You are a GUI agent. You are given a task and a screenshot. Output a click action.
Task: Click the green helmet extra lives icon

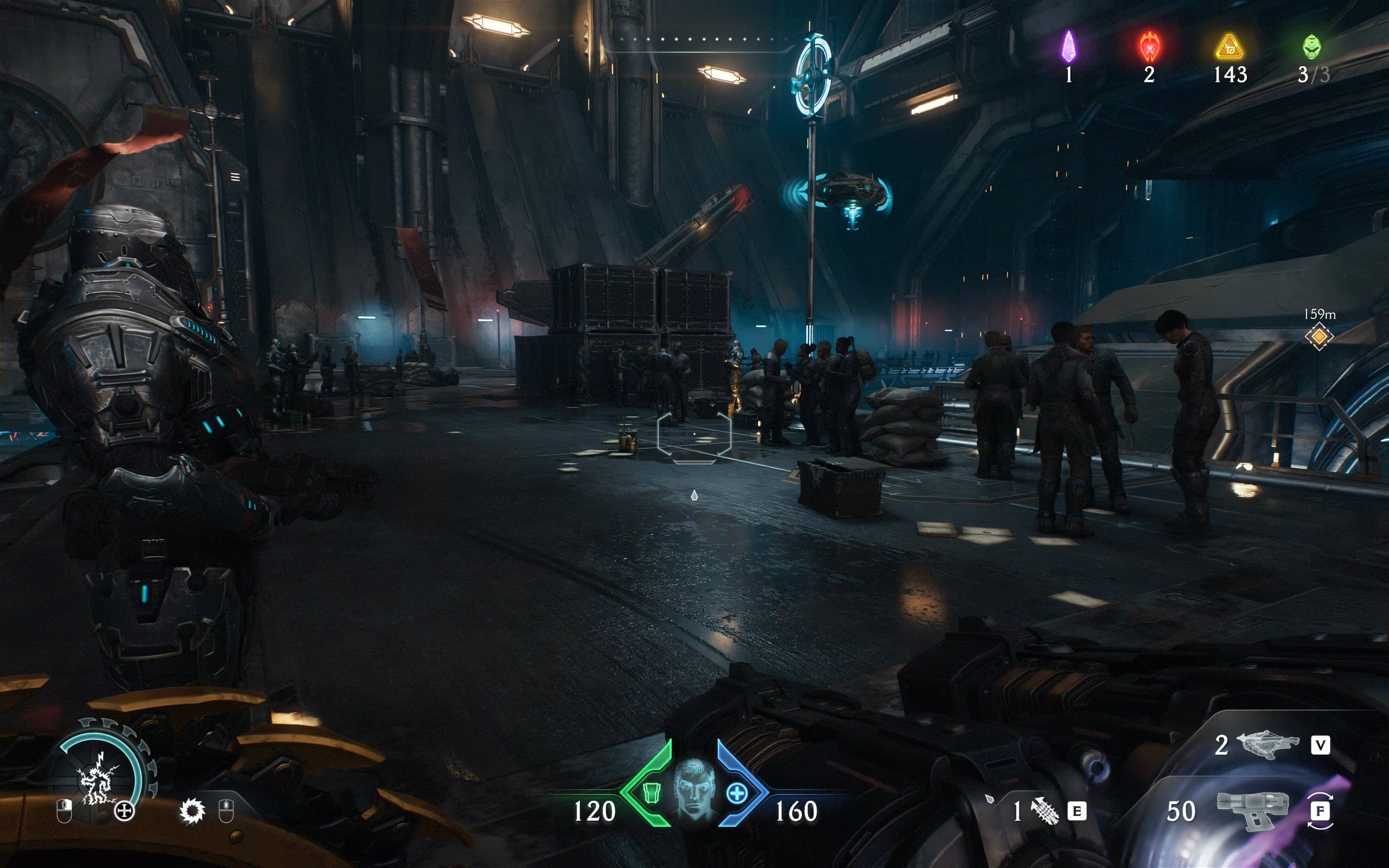(1311, 47)
